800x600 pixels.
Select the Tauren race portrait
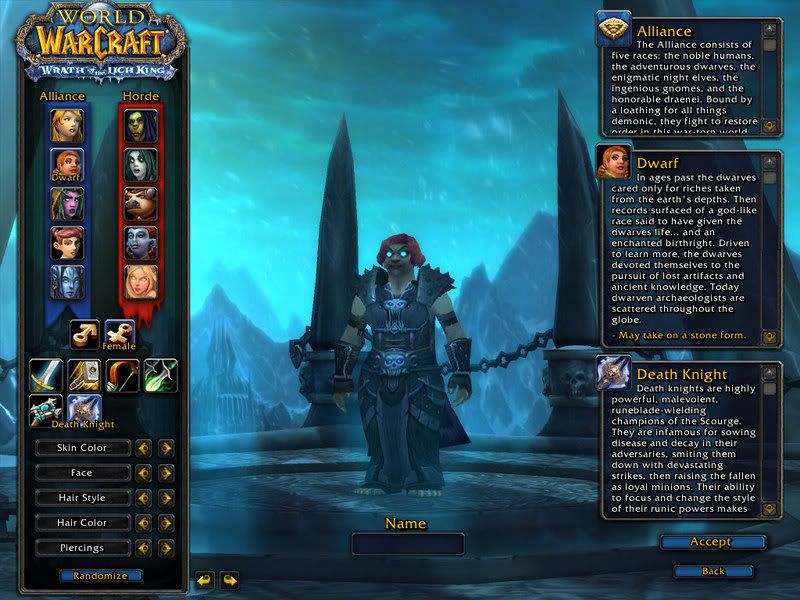[x=141, y=204]
